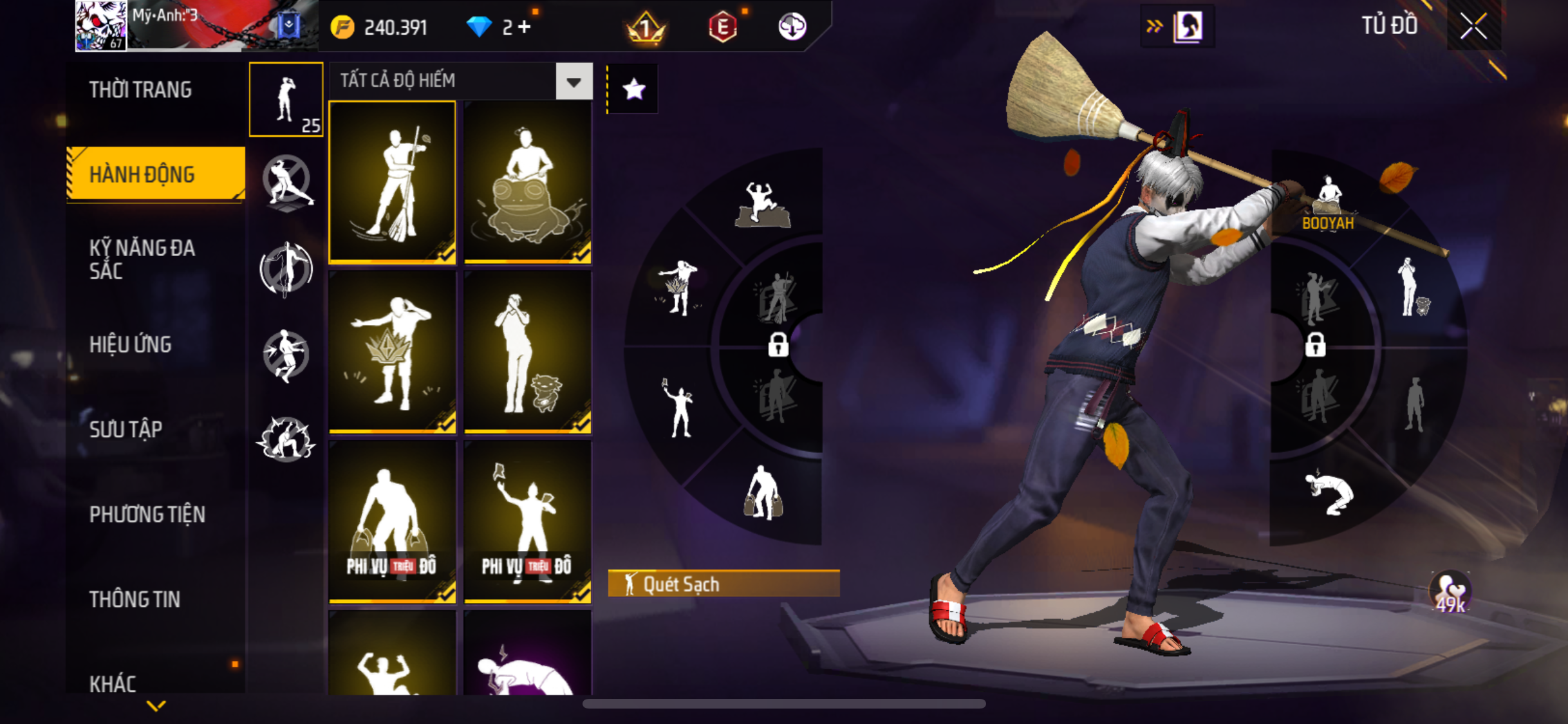This screenshot has height=724, width=1568.
Task: Select the Phương Tiện vehicles category
Action: (147, 514)
